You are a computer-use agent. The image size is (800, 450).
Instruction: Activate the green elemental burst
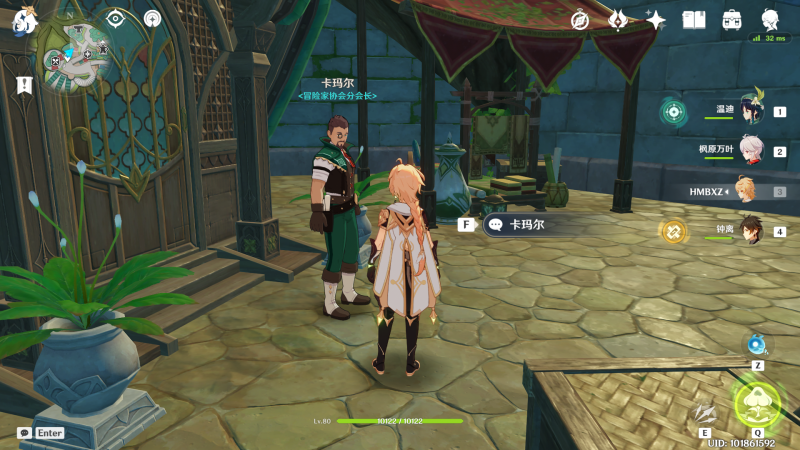[757, 402]
